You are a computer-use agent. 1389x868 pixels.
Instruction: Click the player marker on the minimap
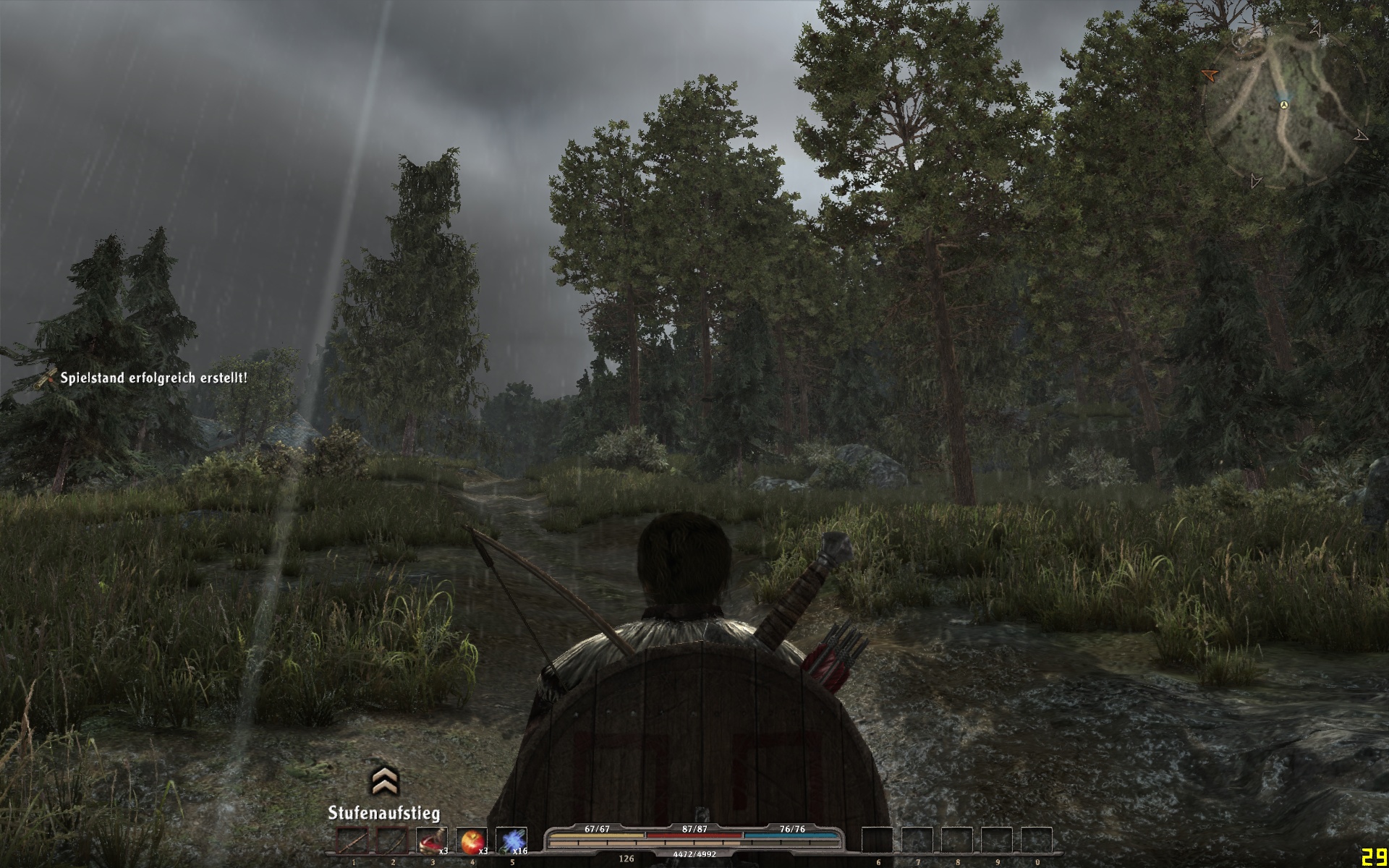(x=1284, y=105)
